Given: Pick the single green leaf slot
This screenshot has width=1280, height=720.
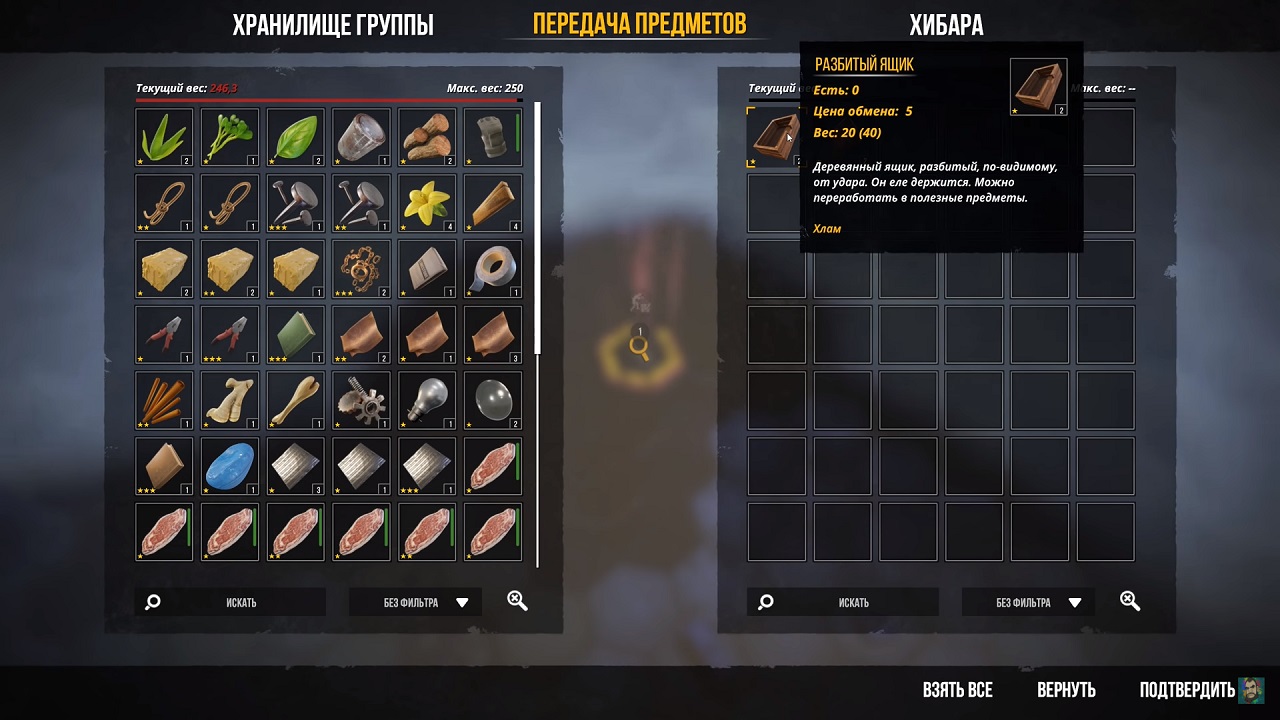Looking at the screenshot, I should (296, 137).
